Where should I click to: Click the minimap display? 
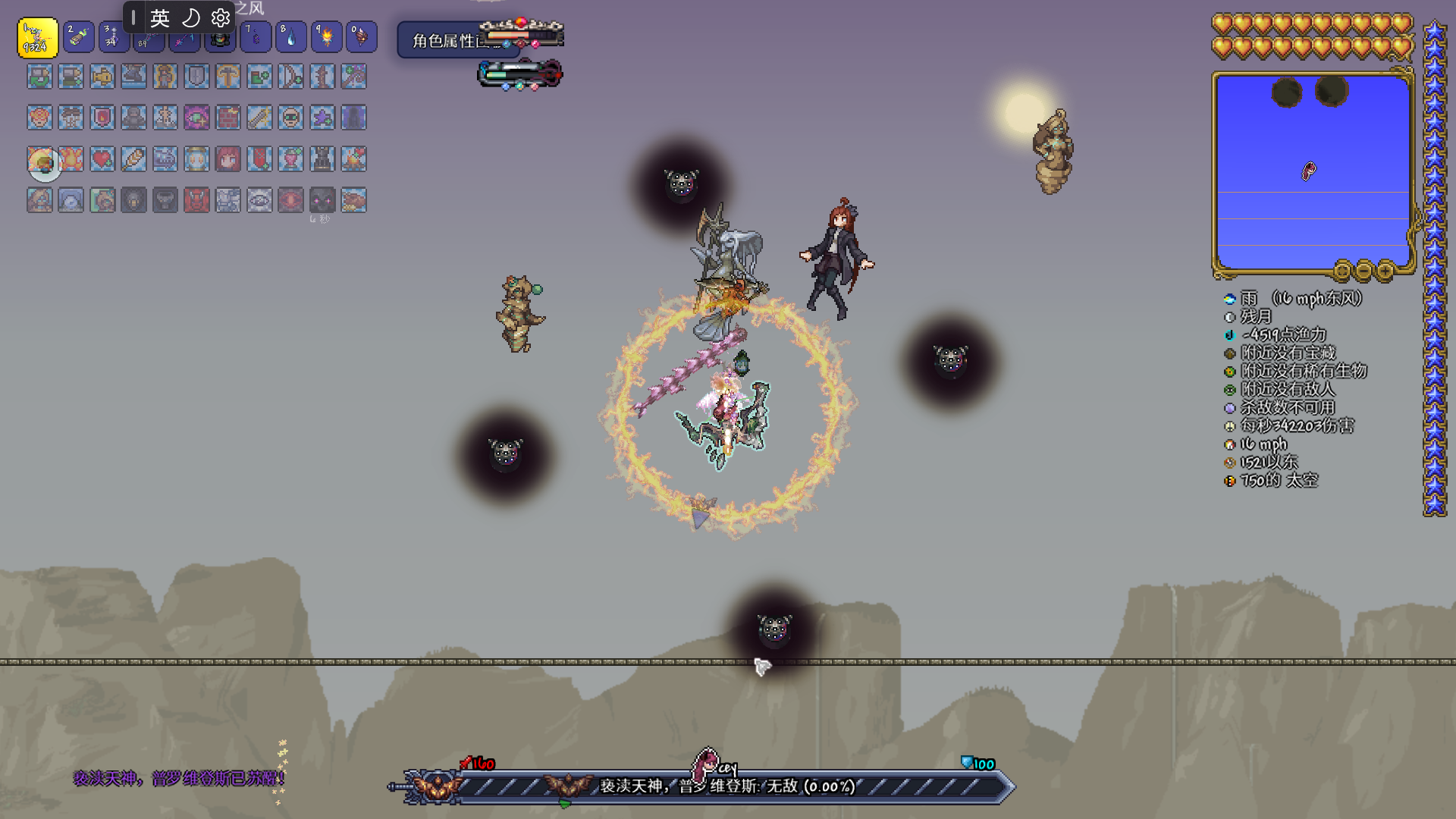point(1312,172)
